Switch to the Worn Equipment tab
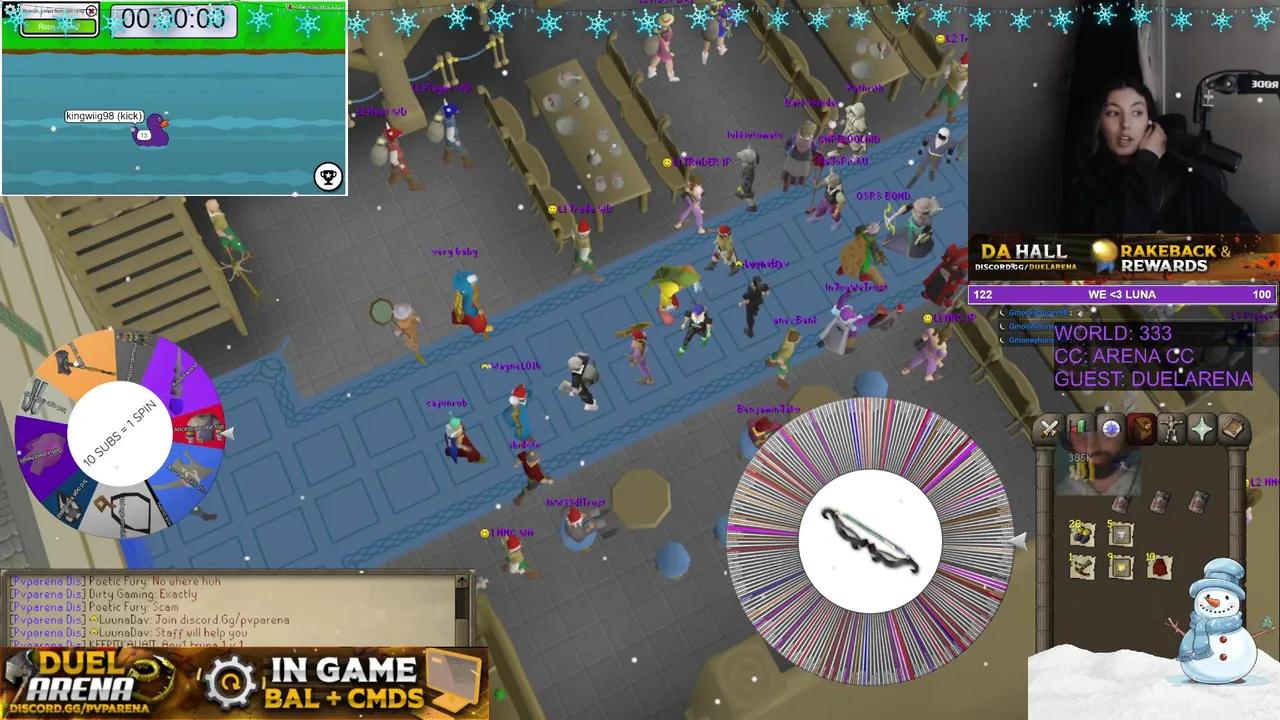Screen dimensions: 1280x720 pyautogui.click(x=1172, y=428)
